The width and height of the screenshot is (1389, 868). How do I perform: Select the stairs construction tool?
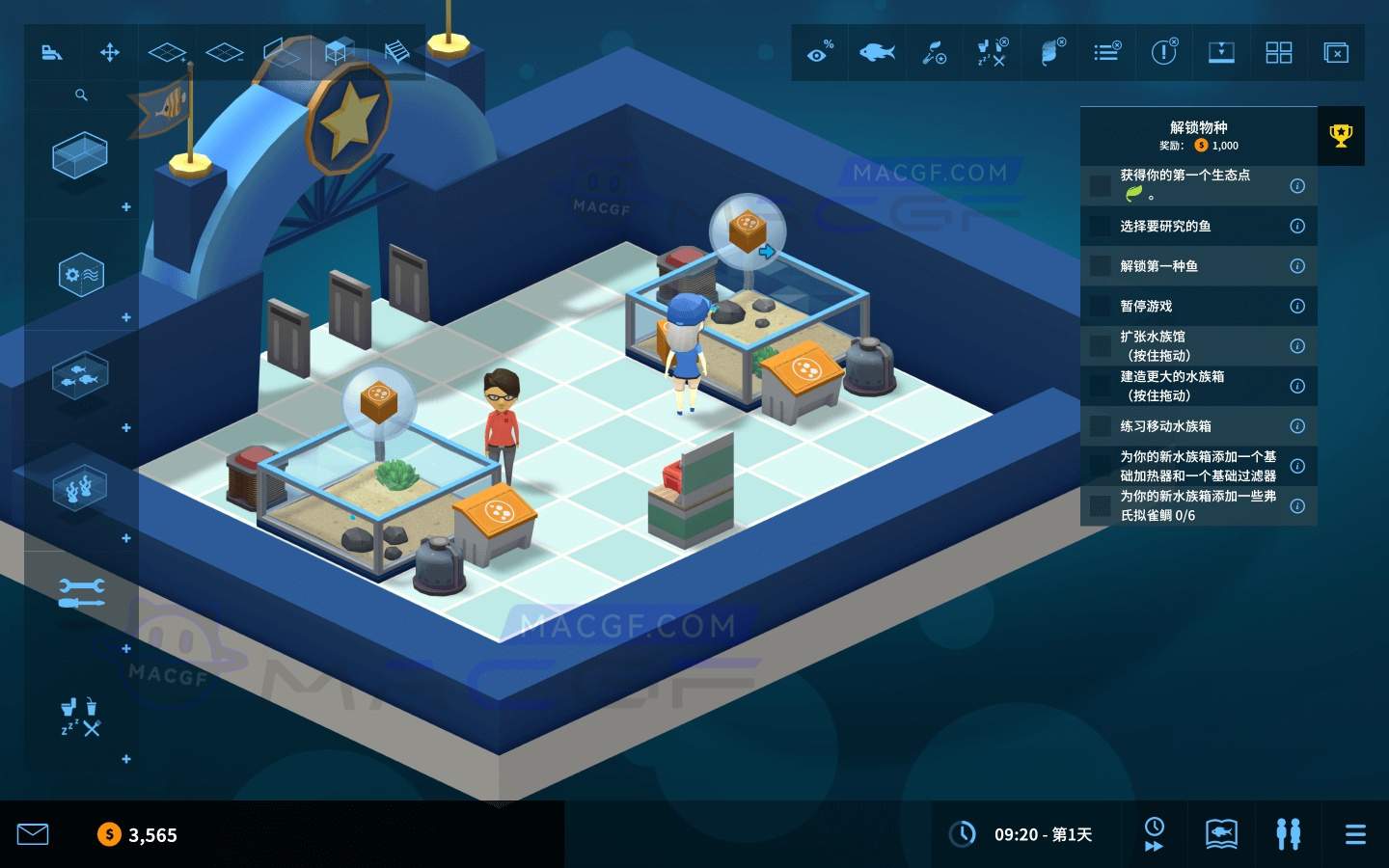[395, 53]
